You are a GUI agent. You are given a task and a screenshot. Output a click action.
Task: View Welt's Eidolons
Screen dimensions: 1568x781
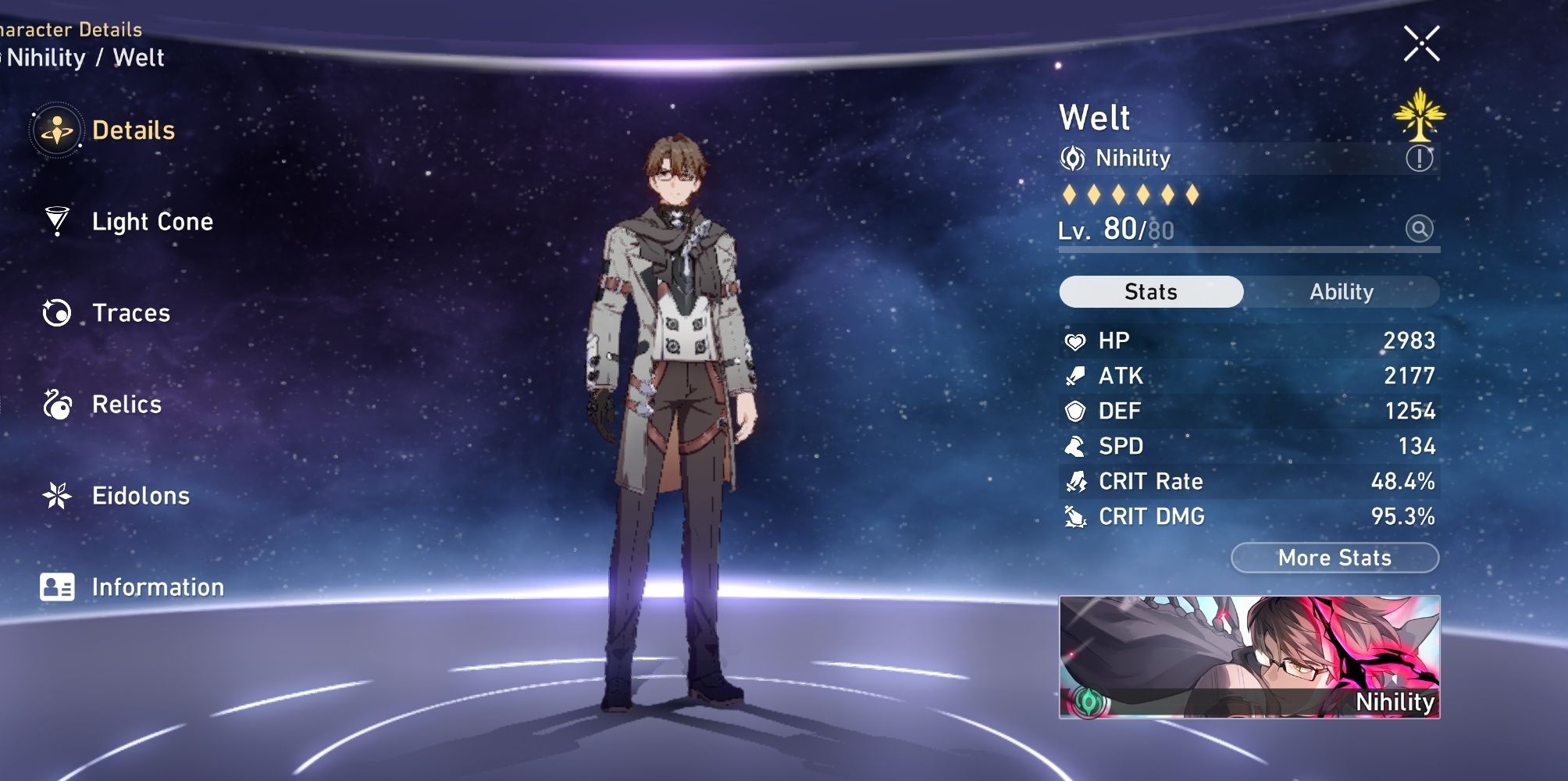point(141,495)
